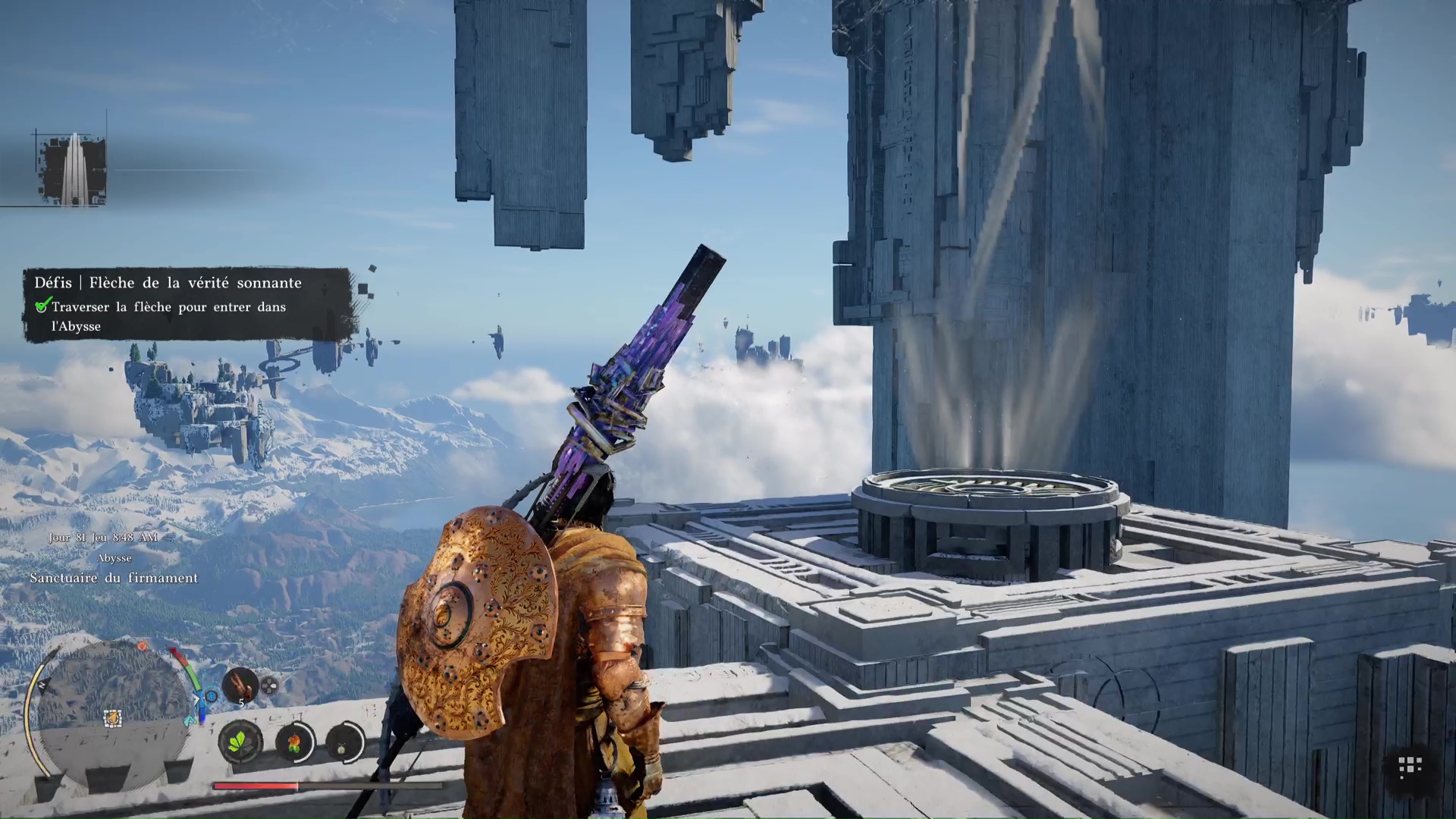This screenshot has width=1456, height=819.
Task: Activate the orange flower skill icon
Action: pyautogui.click(x=293, y=742)
